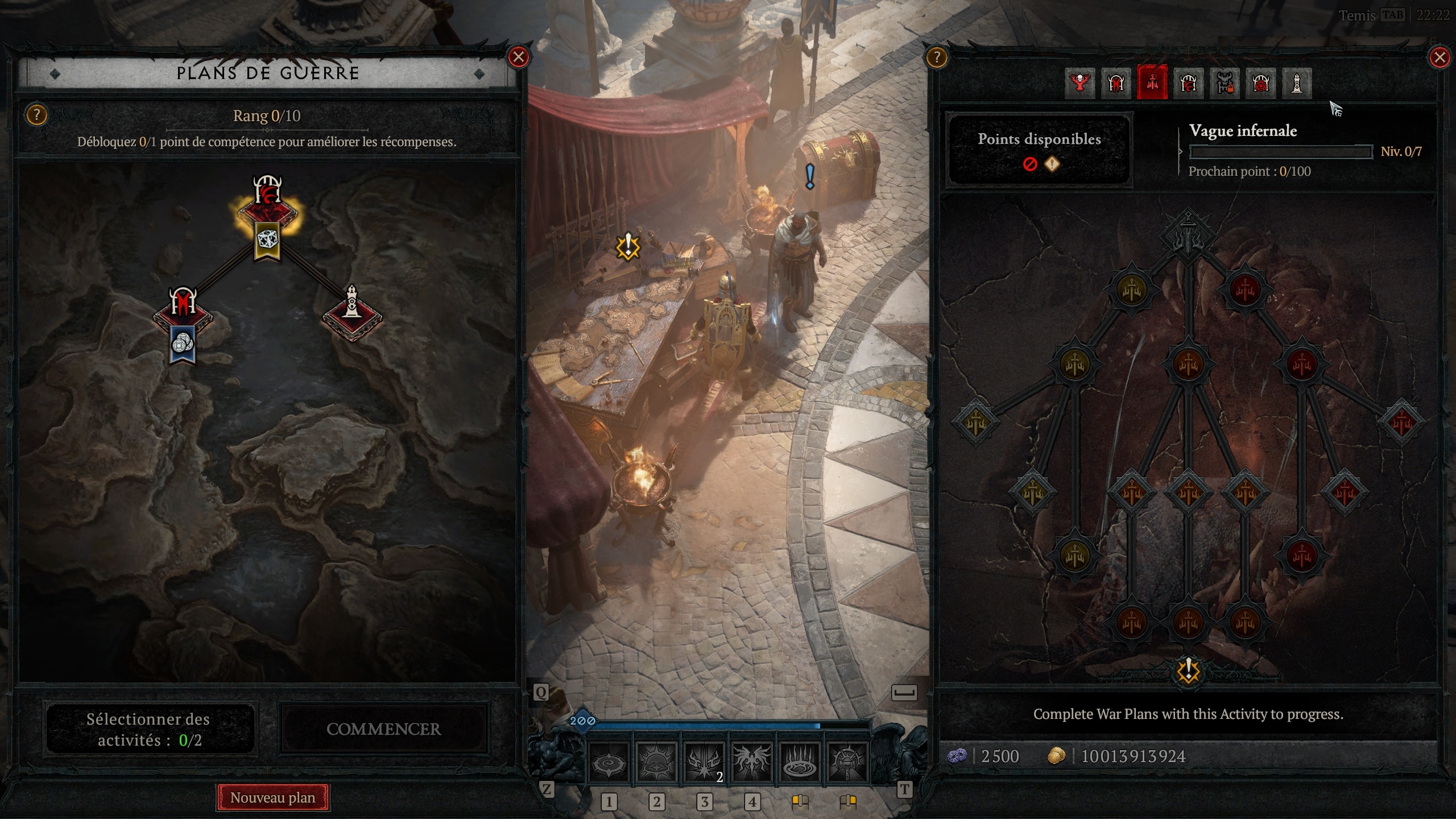
Task: Open the skull-marked seasonal tab
Action: (x=1081, y=84)
